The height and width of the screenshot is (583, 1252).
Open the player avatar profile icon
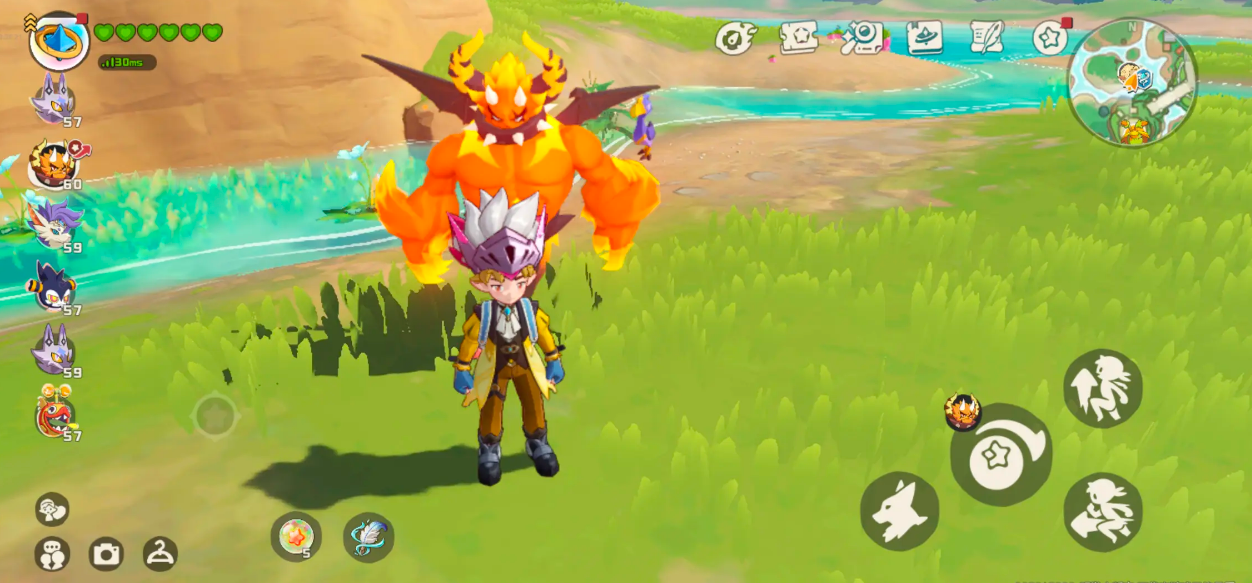pyautogui.click(x=59, y=40)
